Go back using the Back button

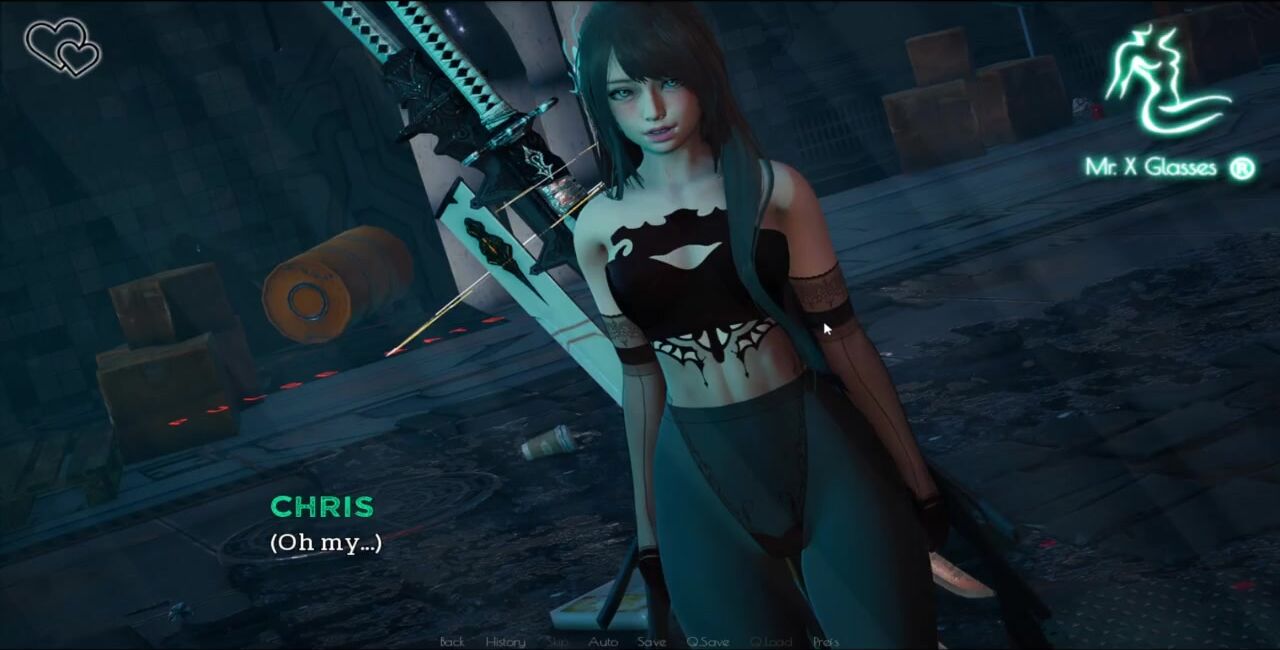click(x=452, y=642)
